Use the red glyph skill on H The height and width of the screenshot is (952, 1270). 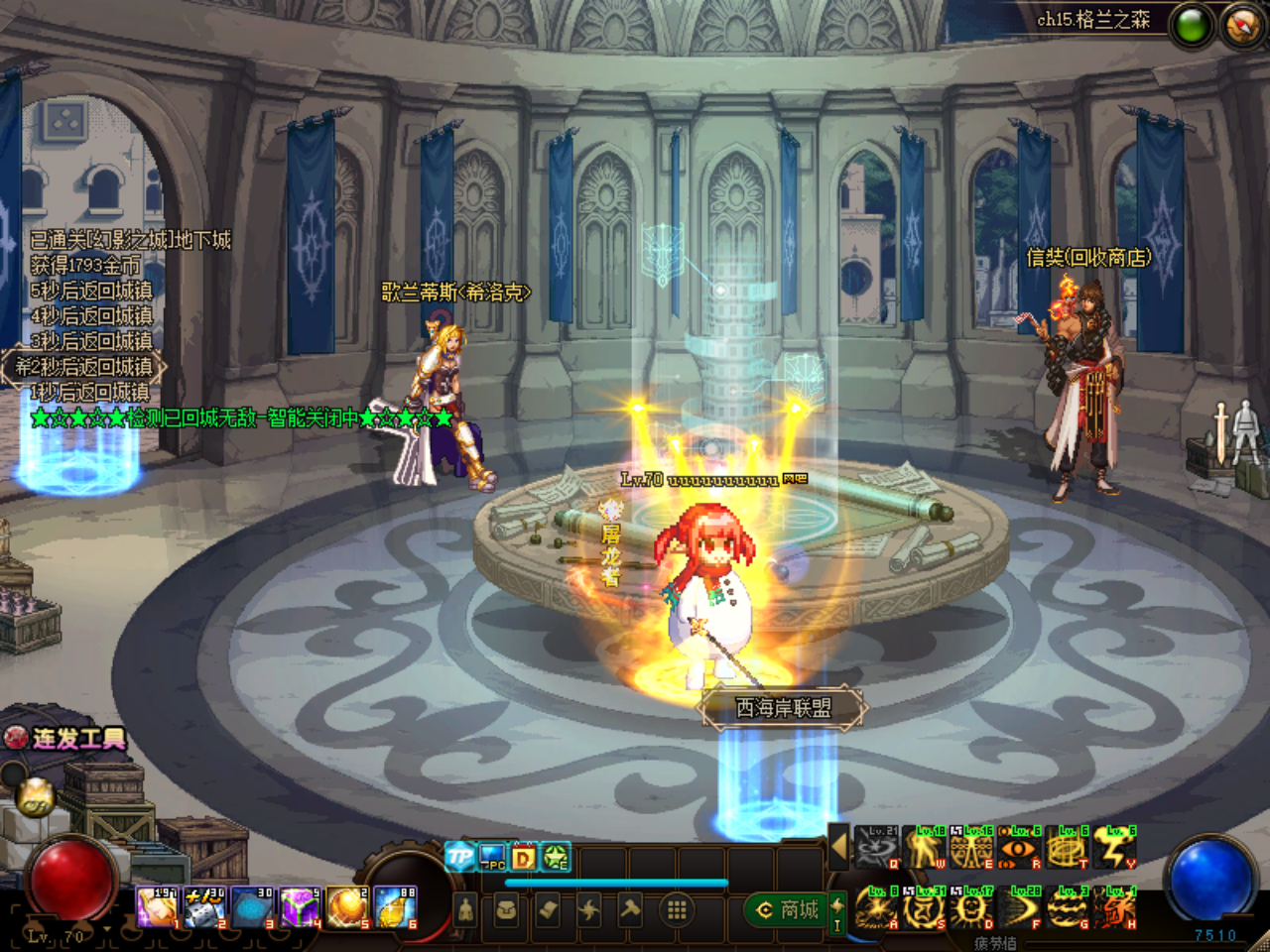coord(1115,909)
